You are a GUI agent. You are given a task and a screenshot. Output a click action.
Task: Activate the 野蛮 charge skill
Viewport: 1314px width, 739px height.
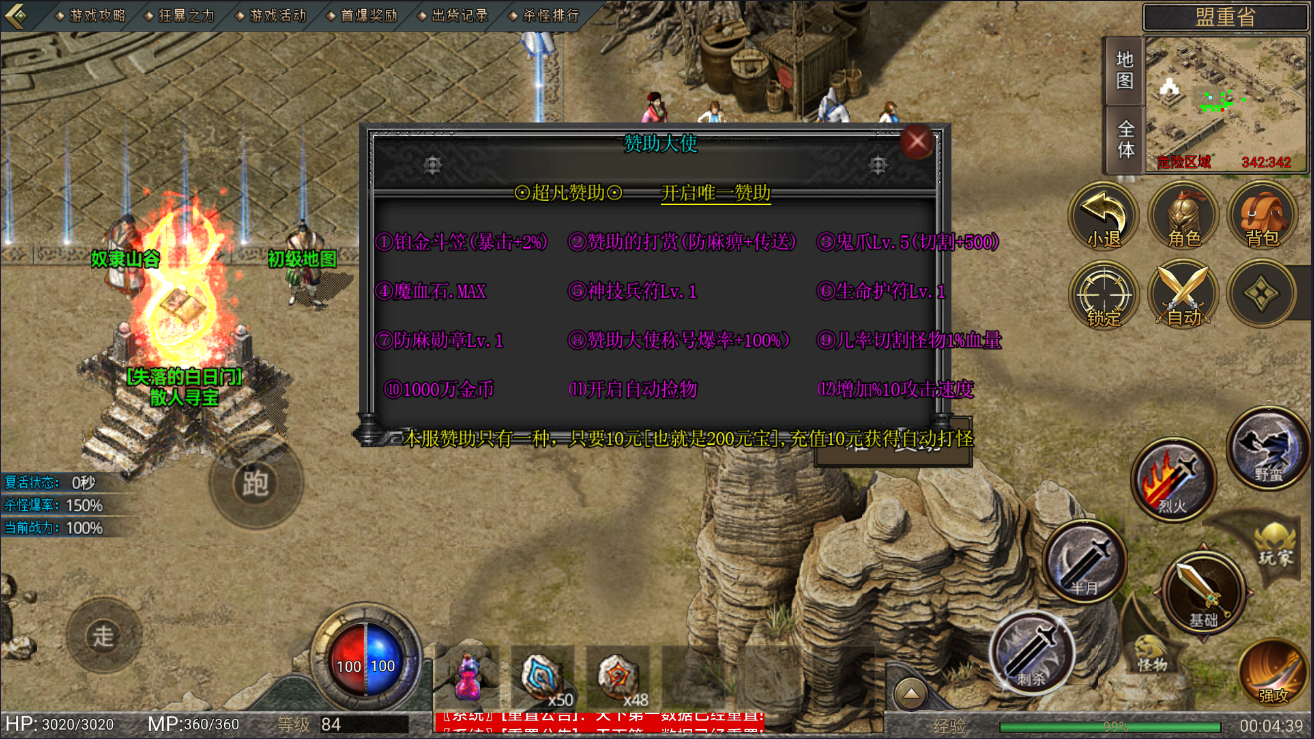1267,449
